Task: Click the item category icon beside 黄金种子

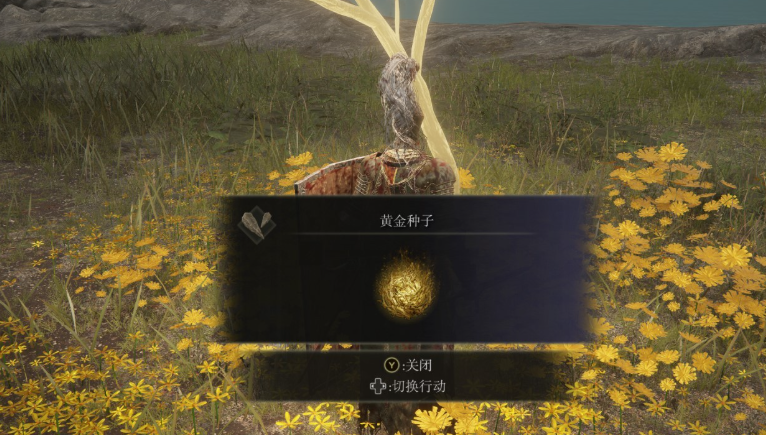Action: [256, 224]
